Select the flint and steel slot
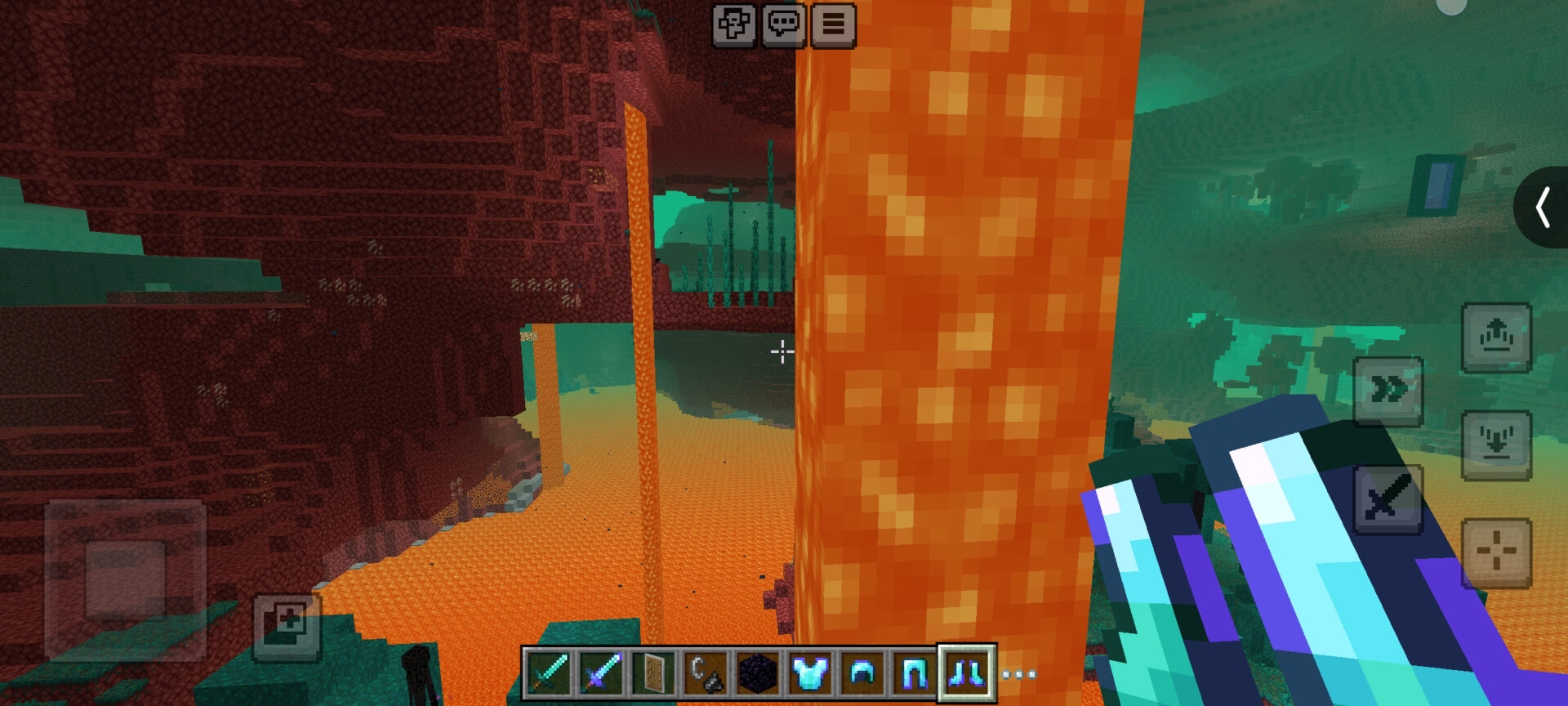Image resolution: width=1568 pixels, height=706 pixels. pyautogui.click(x=705, y=673)
